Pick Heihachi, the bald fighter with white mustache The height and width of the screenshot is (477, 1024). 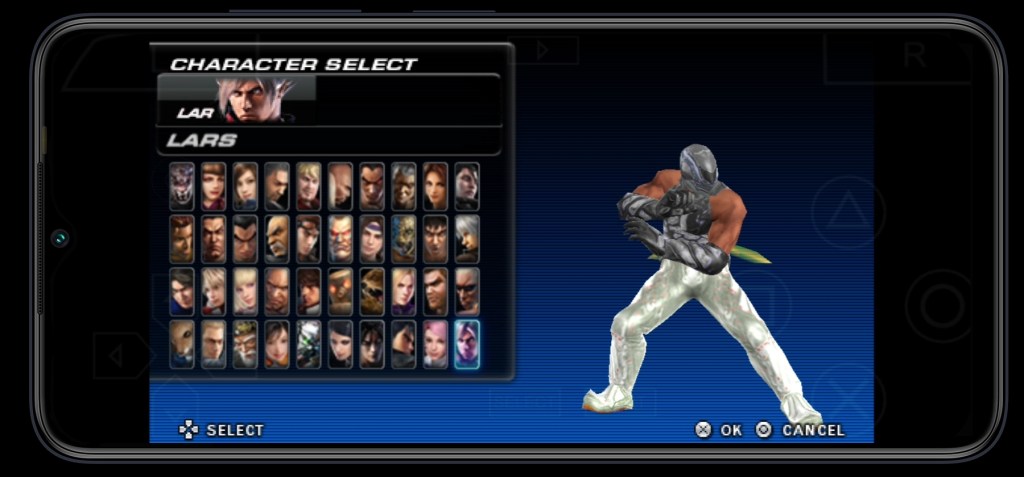click(276, 239)
